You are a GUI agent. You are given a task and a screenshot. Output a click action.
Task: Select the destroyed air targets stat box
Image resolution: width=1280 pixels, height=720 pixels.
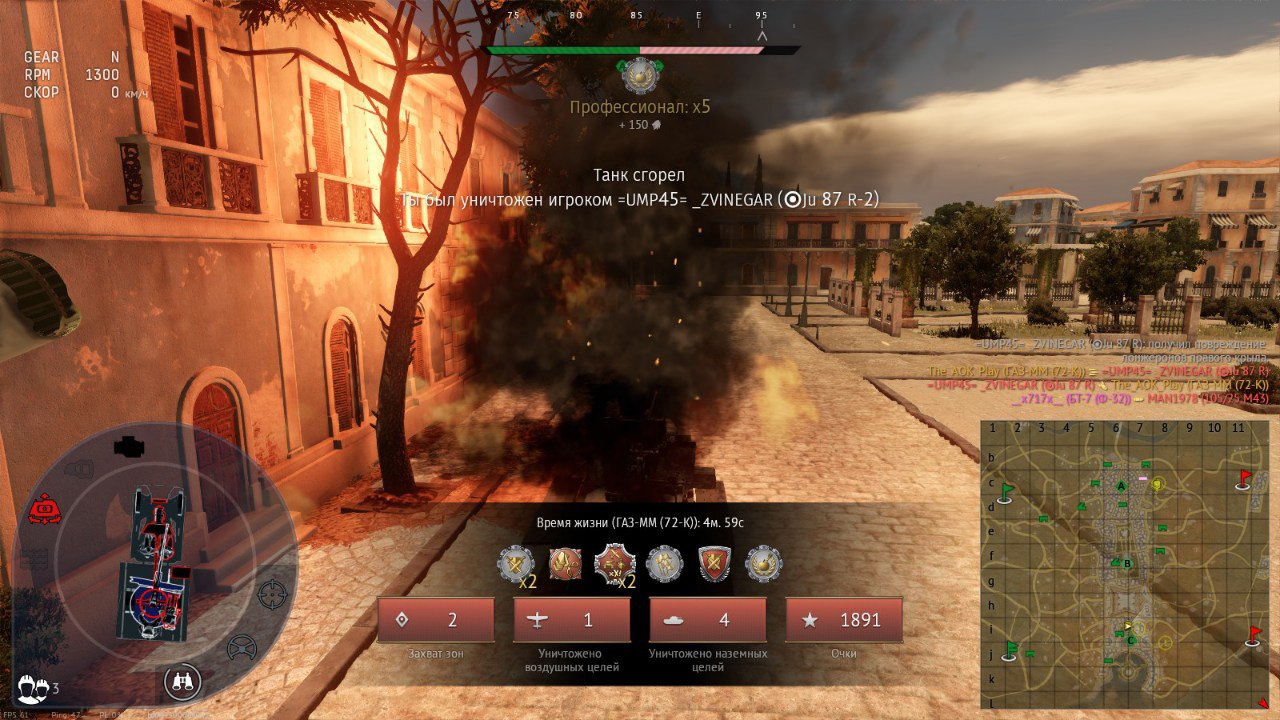click(572, 620)
